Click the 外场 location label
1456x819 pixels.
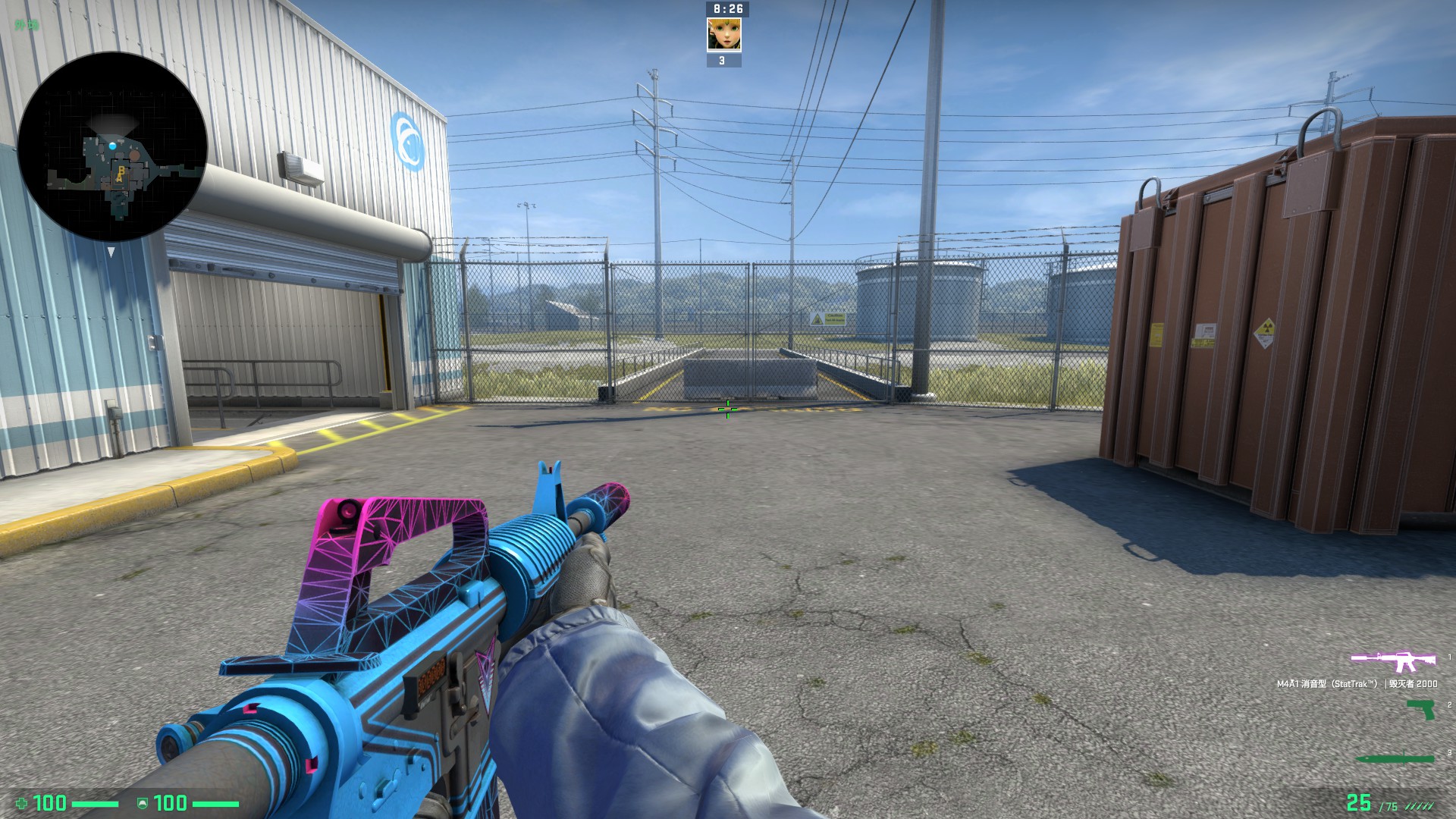tap(27, 25)
